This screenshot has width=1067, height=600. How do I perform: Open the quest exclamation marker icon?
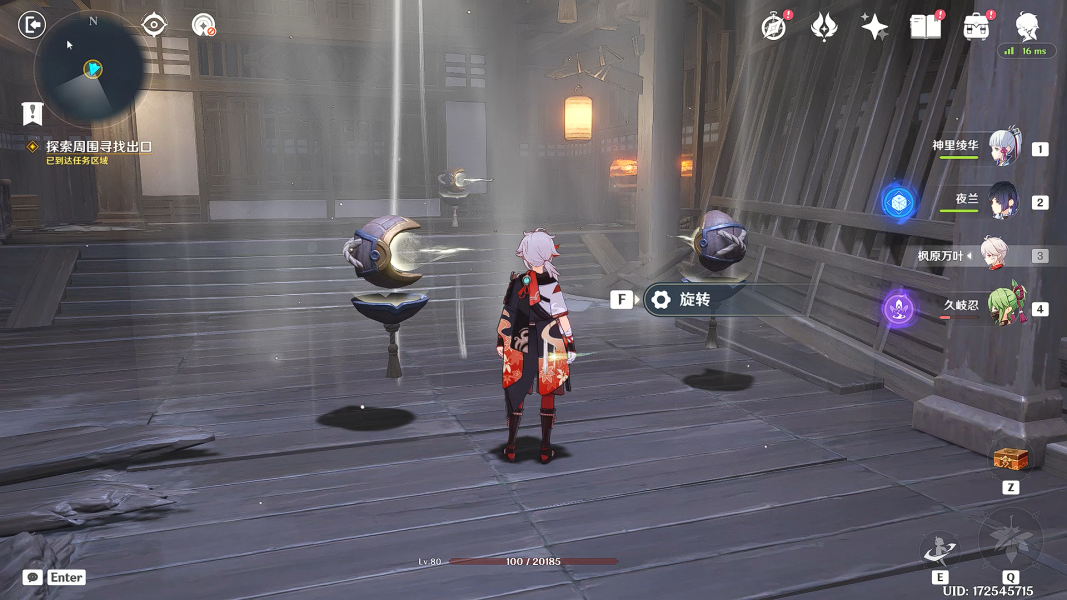pyautogui.click(x=32, y=113)
